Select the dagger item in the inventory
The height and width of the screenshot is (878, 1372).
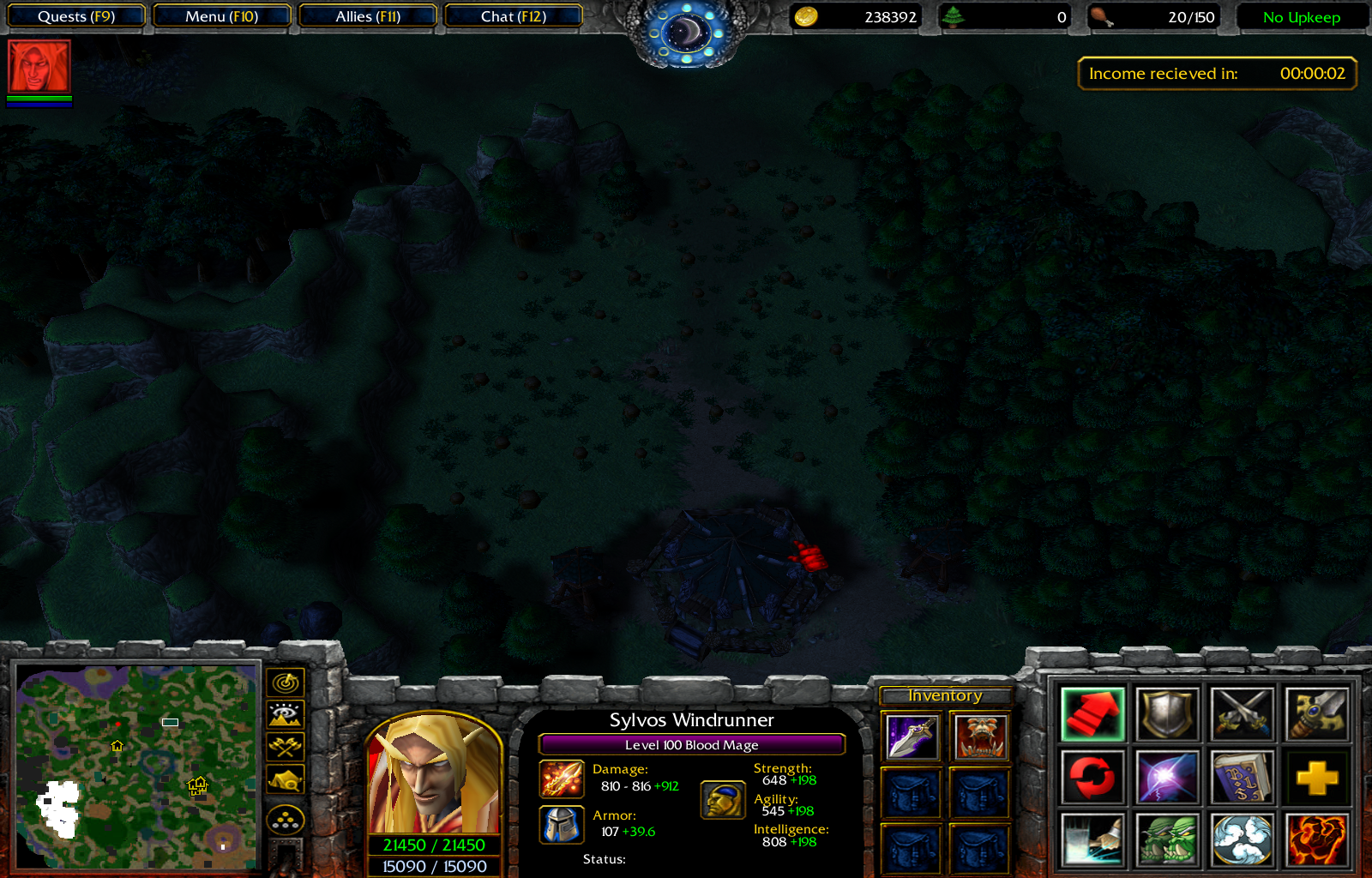pyautogui.click(x=910, y=736)
